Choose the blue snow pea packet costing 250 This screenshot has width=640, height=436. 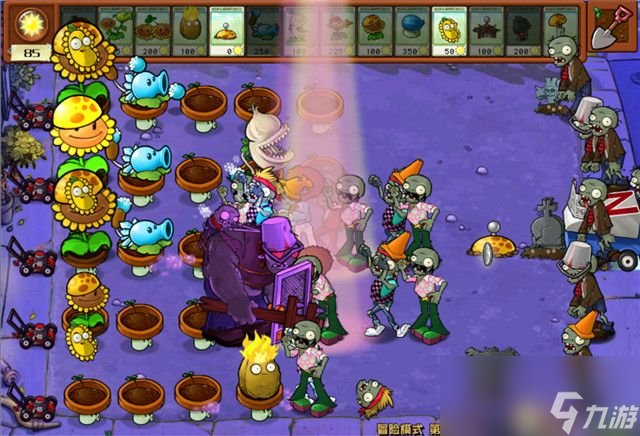(x=263, y=30)
